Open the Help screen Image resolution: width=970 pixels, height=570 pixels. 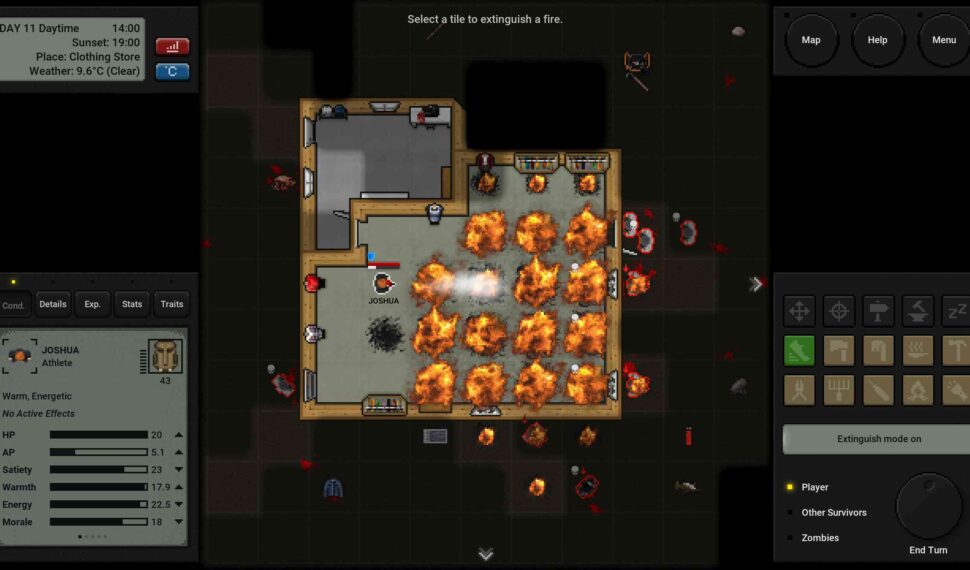pos(877,40)
